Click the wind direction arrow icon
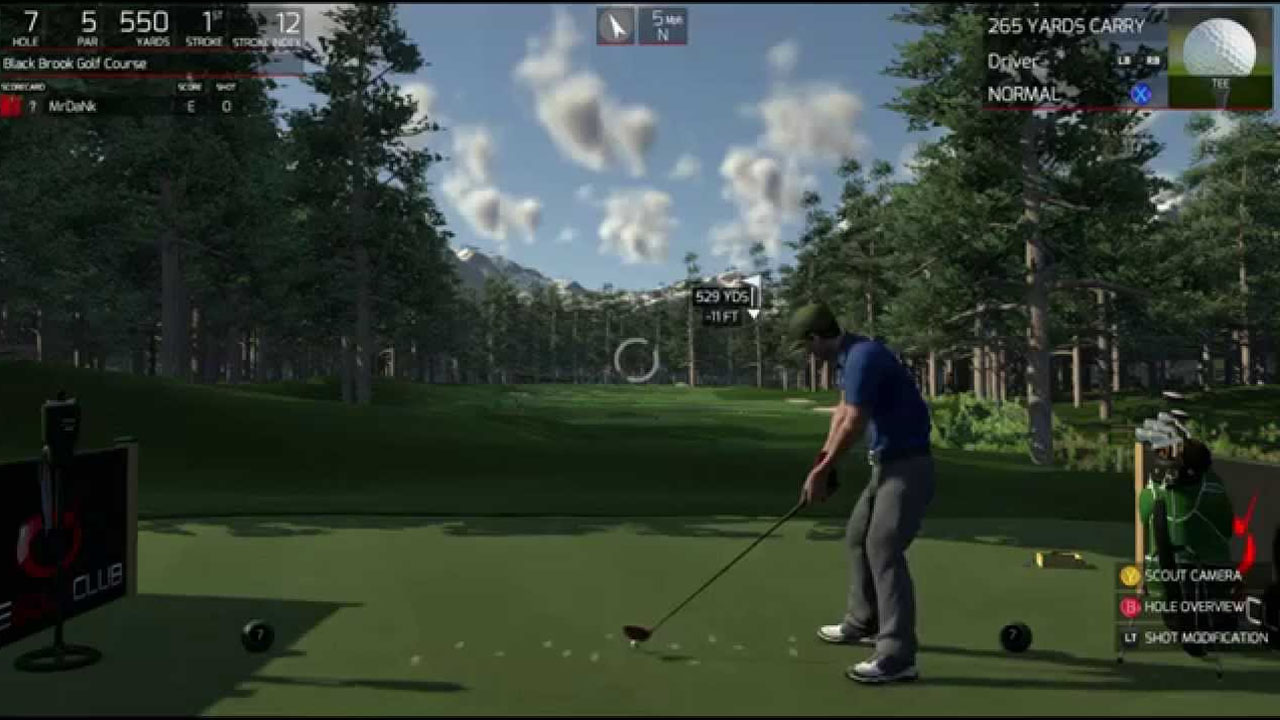Viewport: 1280px width, 720px height. 616,26
